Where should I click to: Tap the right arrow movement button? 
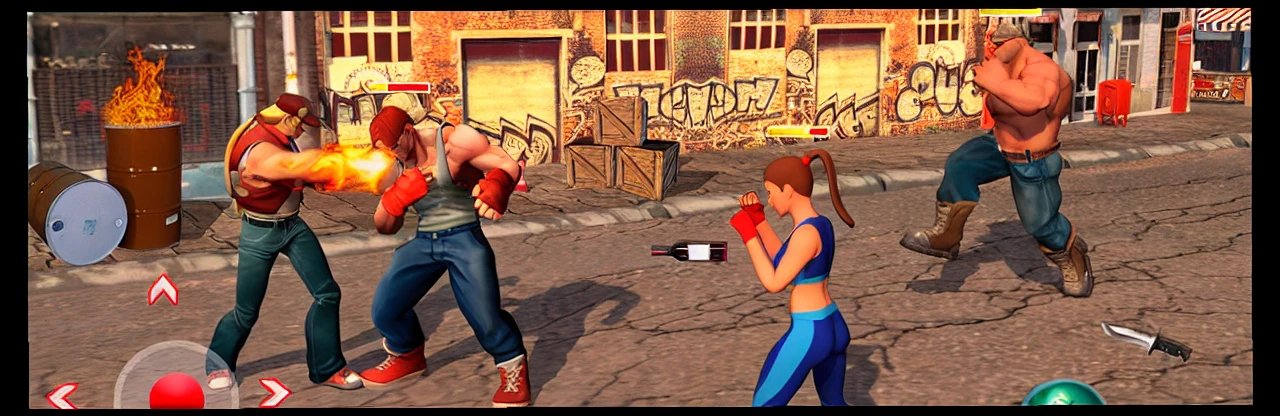point(273,392)
